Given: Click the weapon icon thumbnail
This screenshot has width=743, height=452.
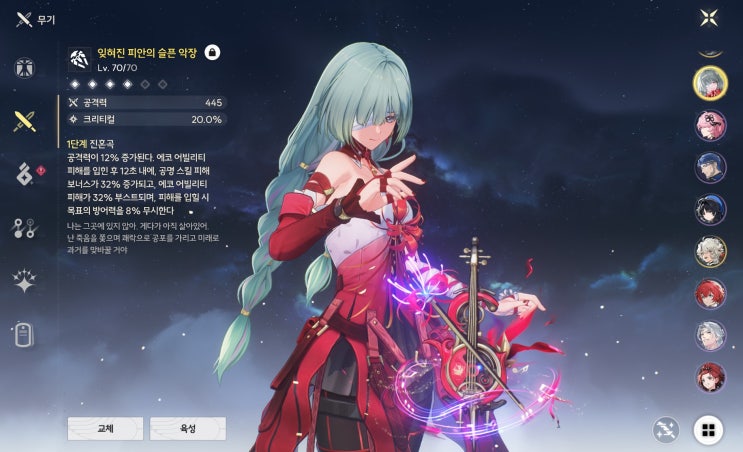Looking at the screenshot, I should tap(80, 58).
